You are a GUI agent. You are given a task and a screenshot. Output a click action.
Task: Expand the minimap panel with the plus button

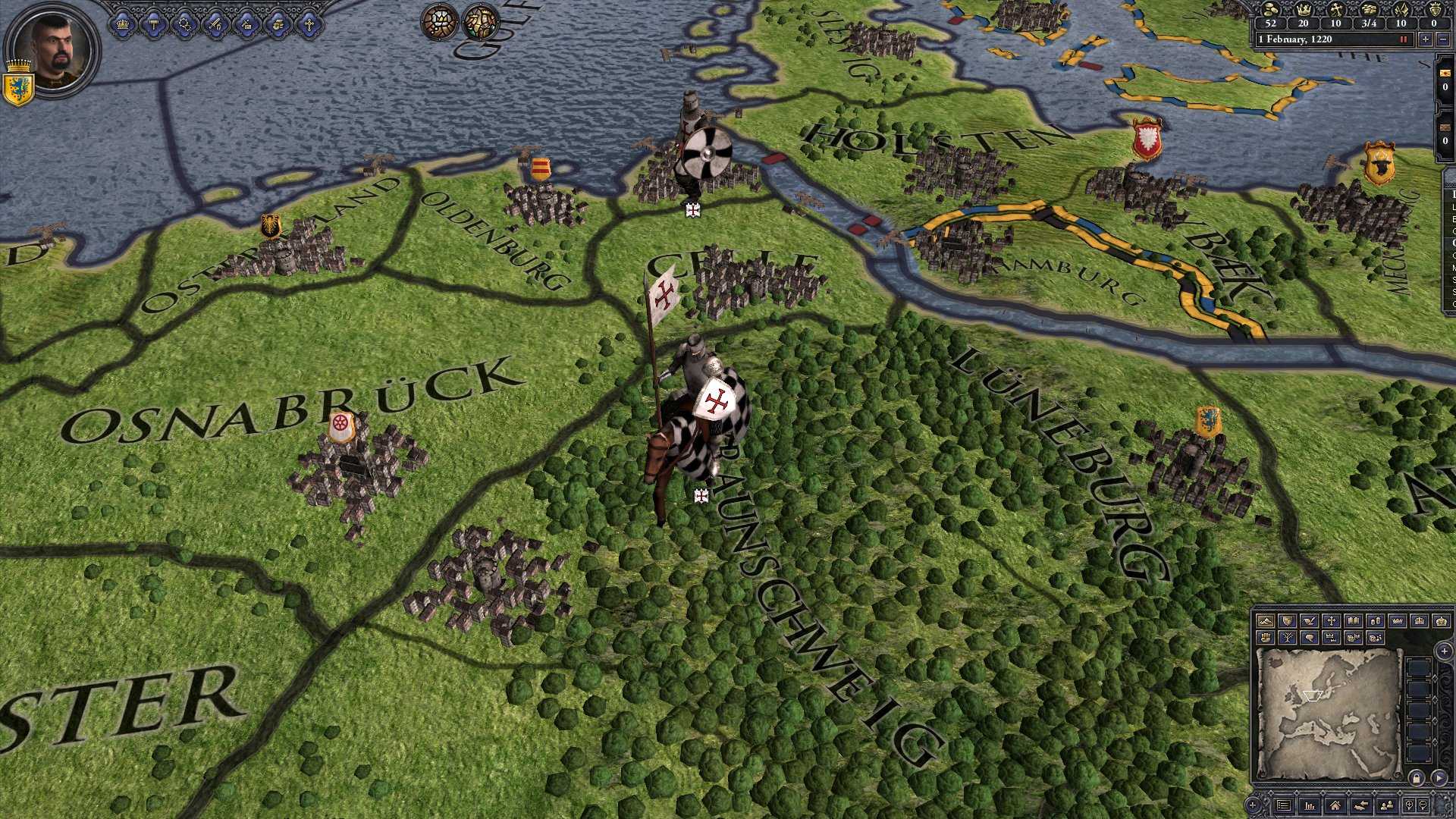pos(1444,651)
